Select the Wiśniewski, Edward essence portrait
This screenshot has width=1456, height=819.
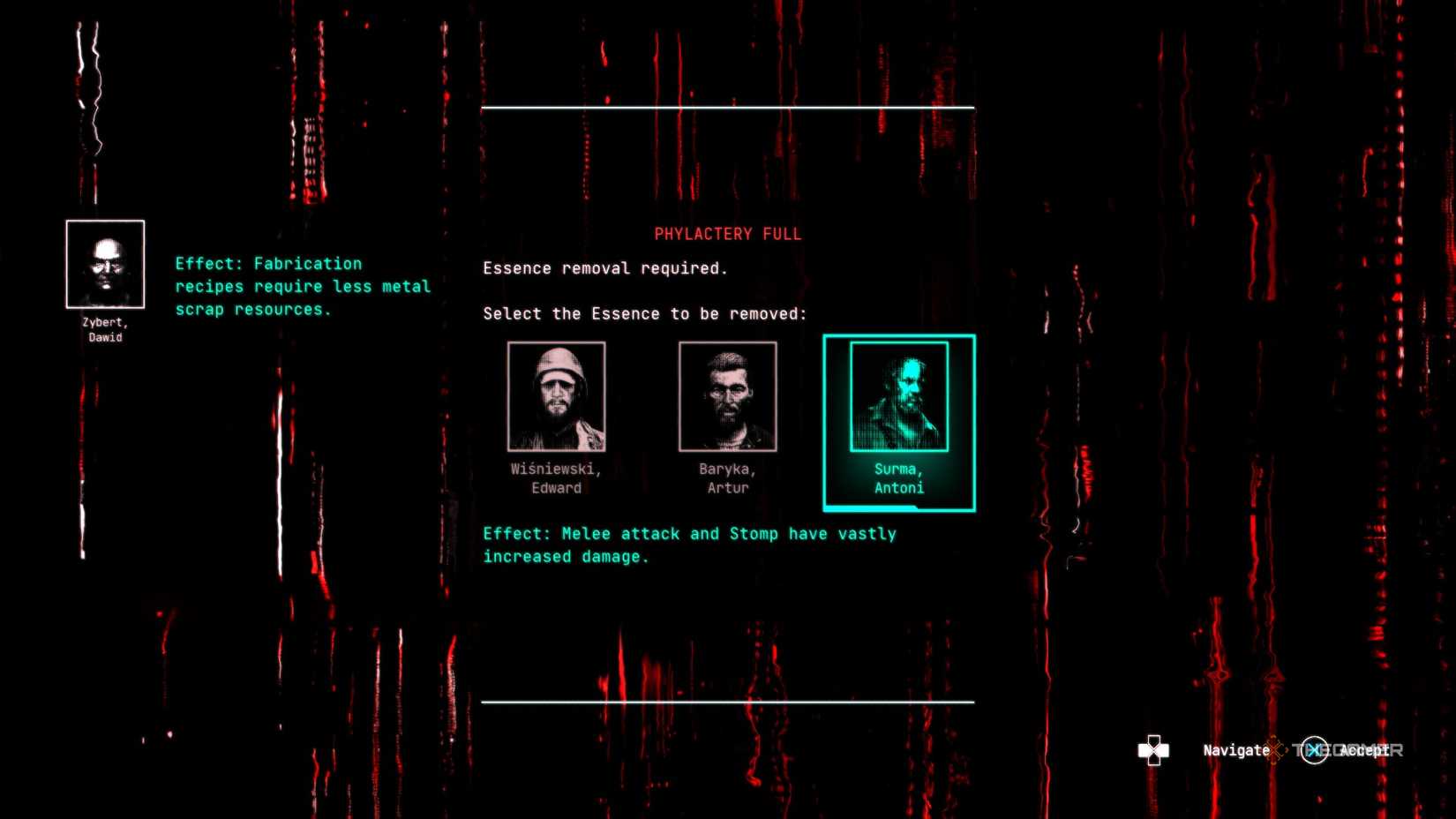coord(555,396)
